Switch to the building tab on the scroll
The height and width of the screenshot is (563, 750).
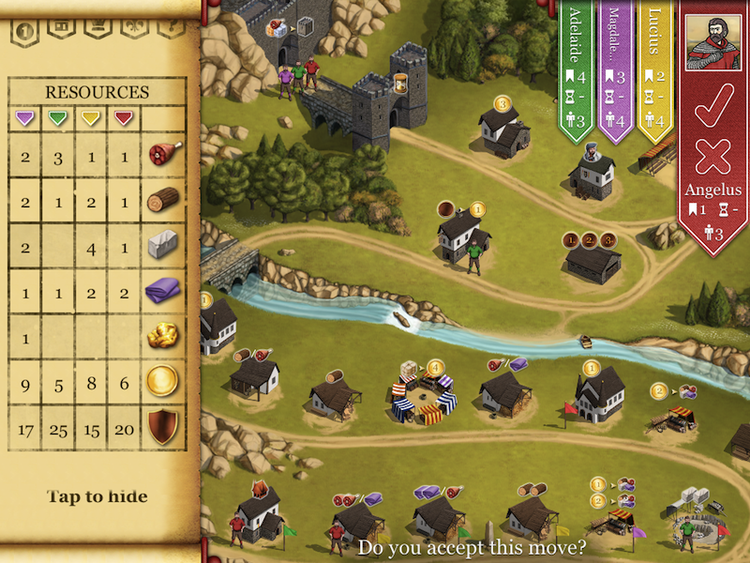61,25
